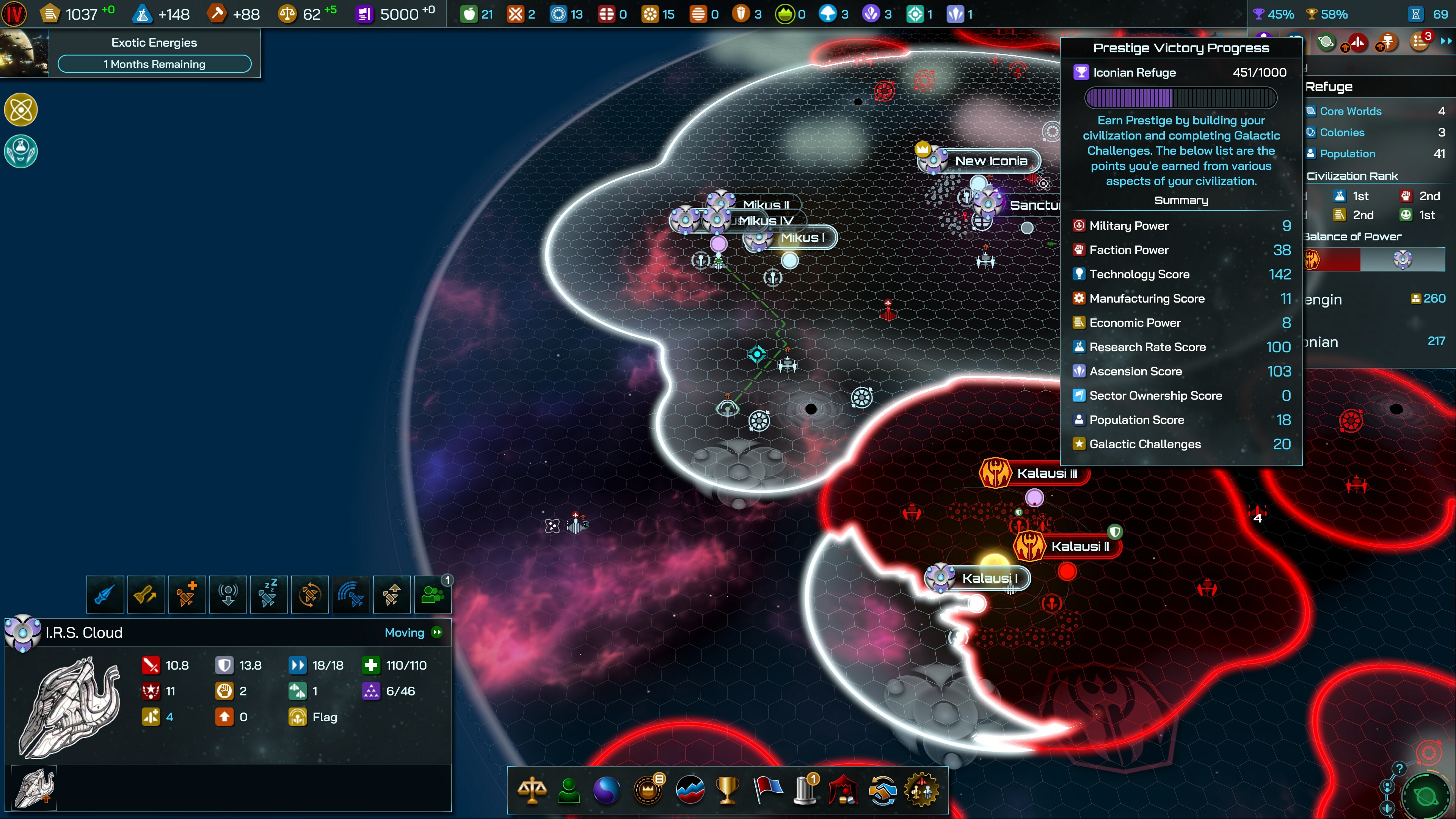1456x819 pixels.
Task: Open the handshake diplomacy trade screen
Action: coord(882,789)
